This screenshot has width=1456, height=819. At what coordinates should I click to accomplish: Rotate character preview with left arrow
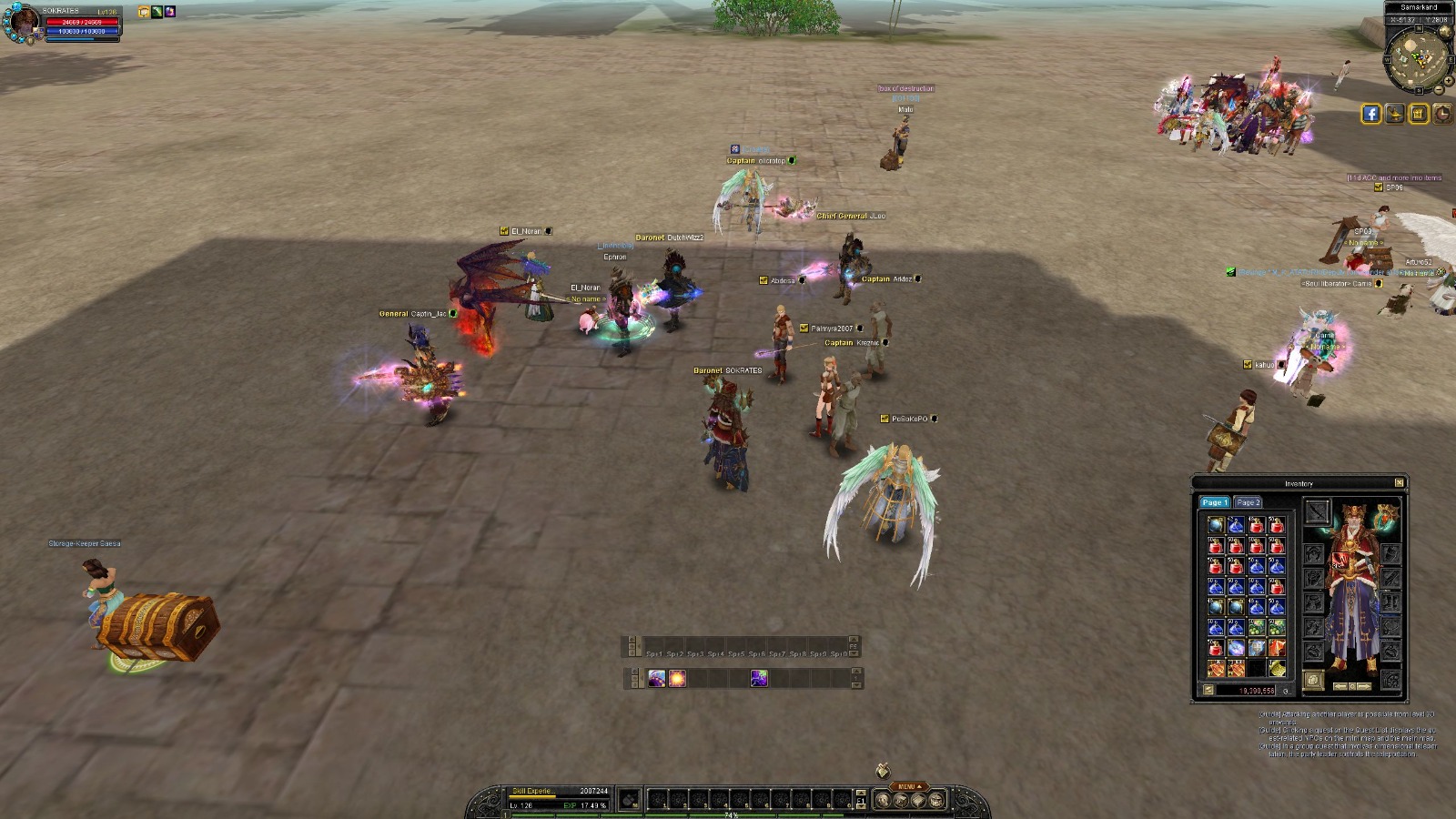pyautogui.click(x=1340, y=686)
